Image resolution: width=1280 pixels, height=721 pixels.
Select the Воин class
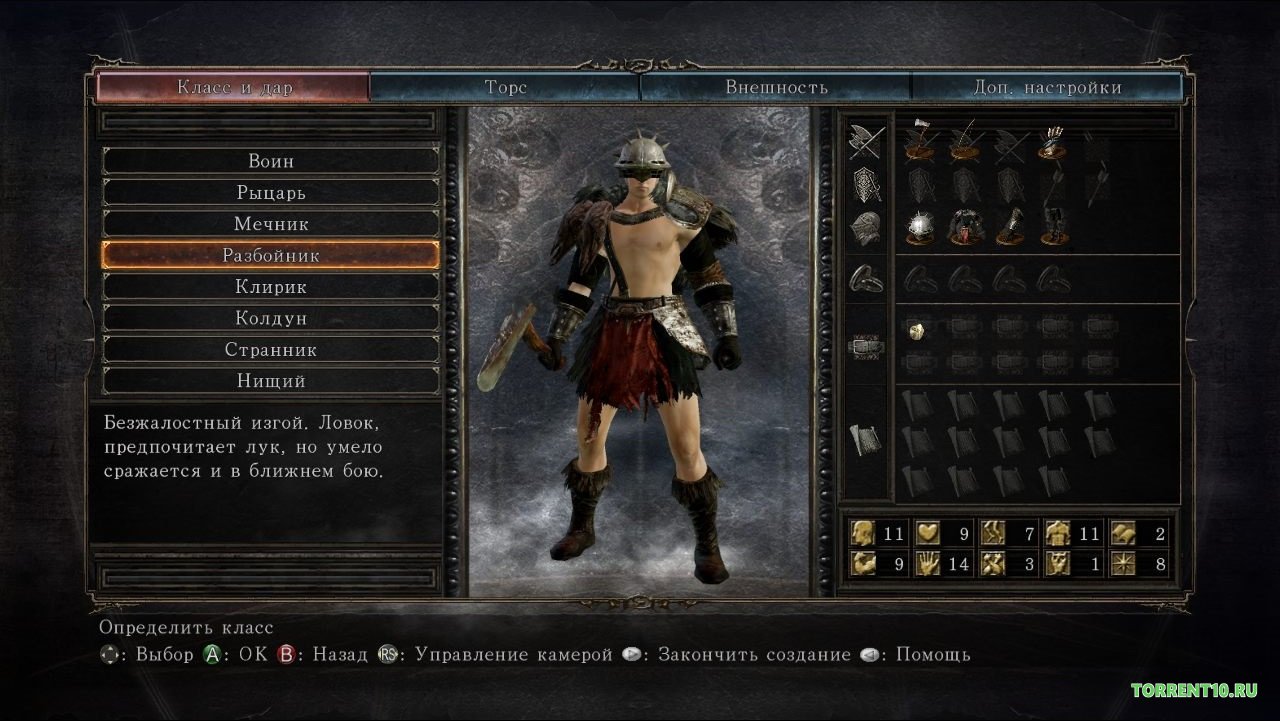click(x=271, y=161)
